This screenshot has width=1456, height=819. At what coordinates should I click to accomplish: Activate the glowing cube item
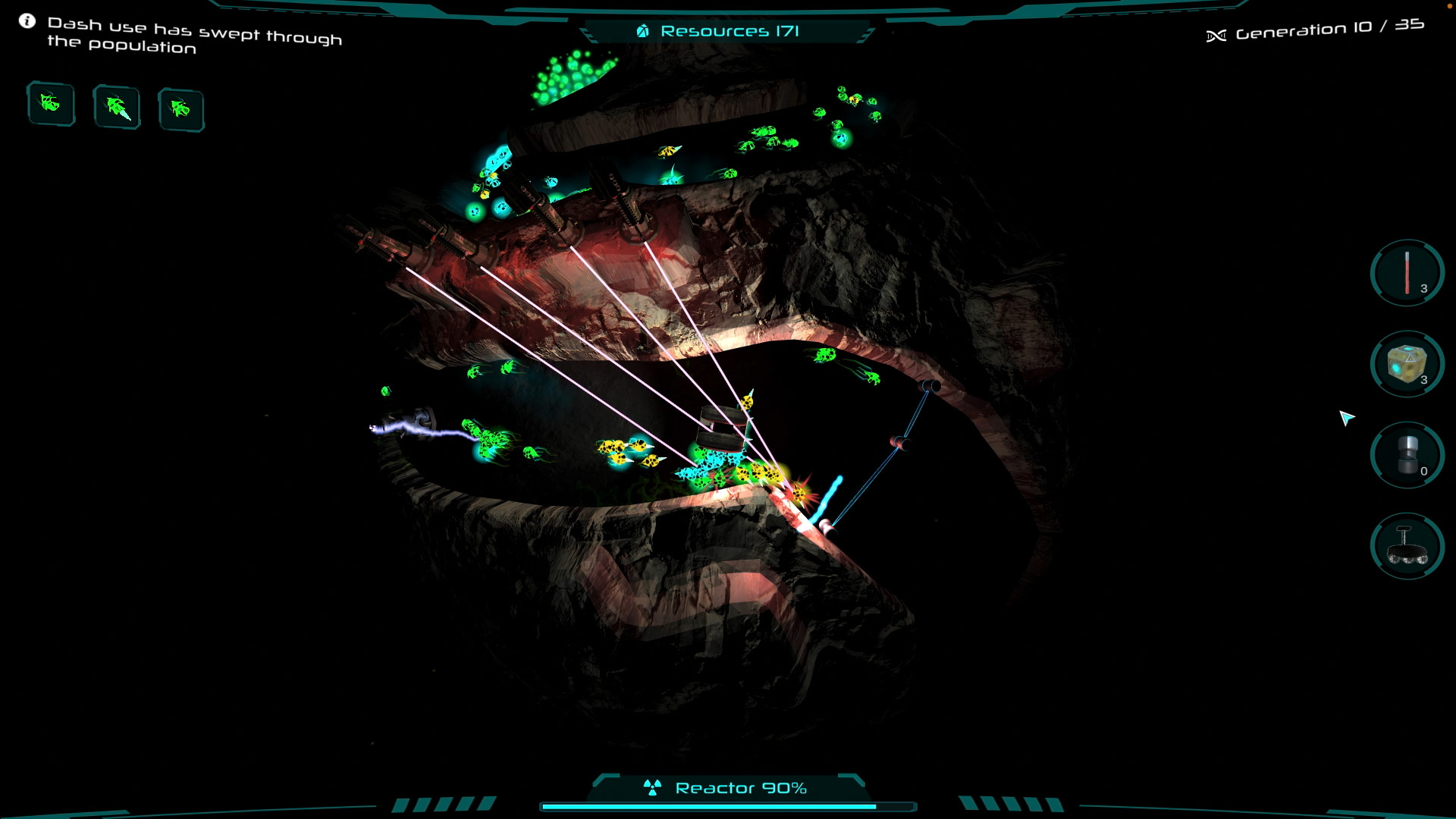(x=1406, y=364)
